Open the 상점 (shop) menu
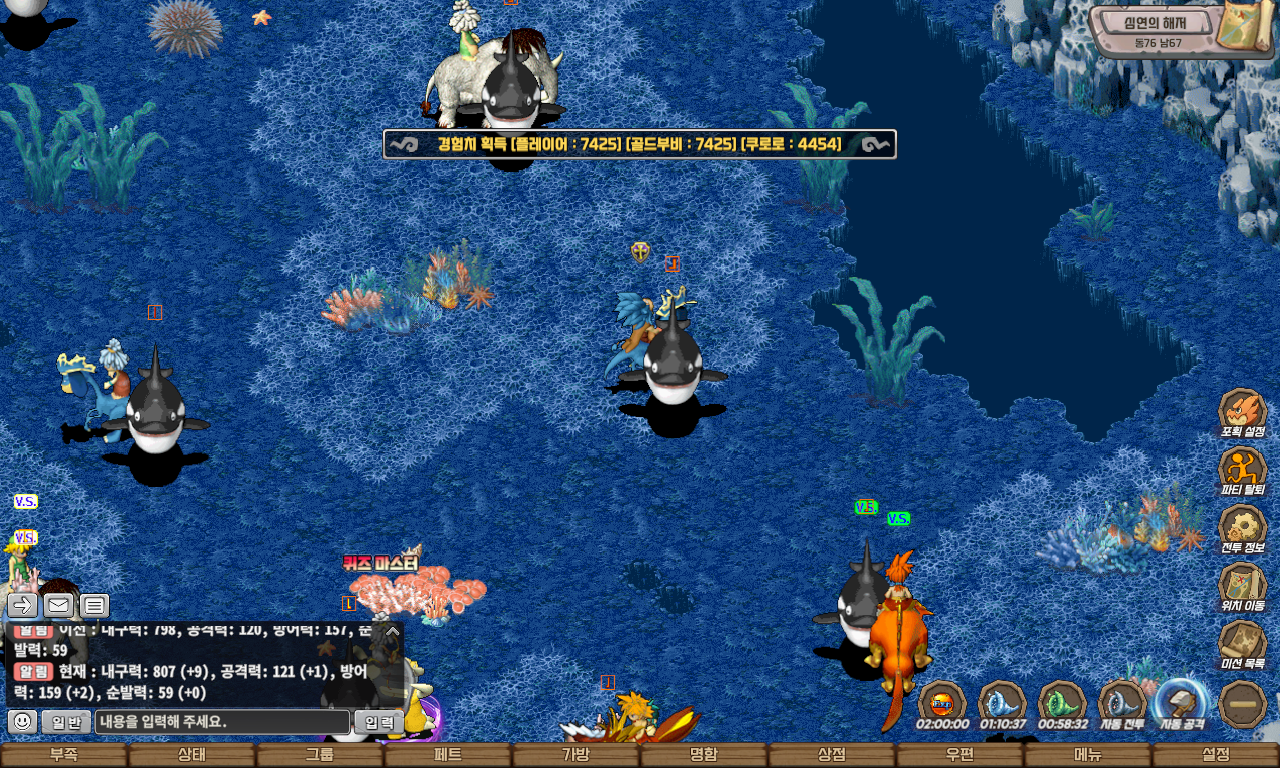 (x=832, y=755)
